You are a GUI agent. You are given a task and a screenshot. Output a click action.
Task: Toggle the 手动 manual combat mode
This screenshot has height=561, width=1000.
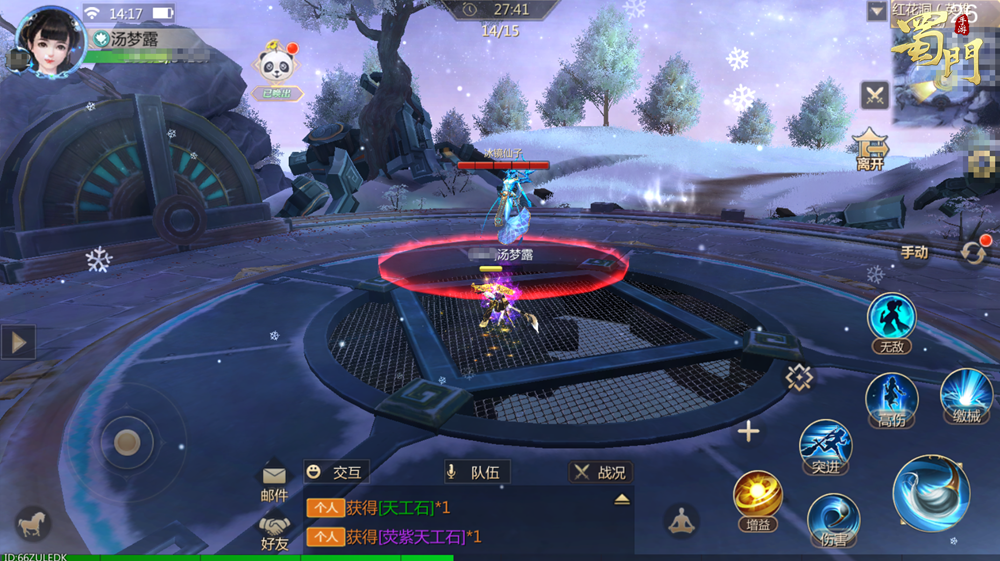coord(914,252)
